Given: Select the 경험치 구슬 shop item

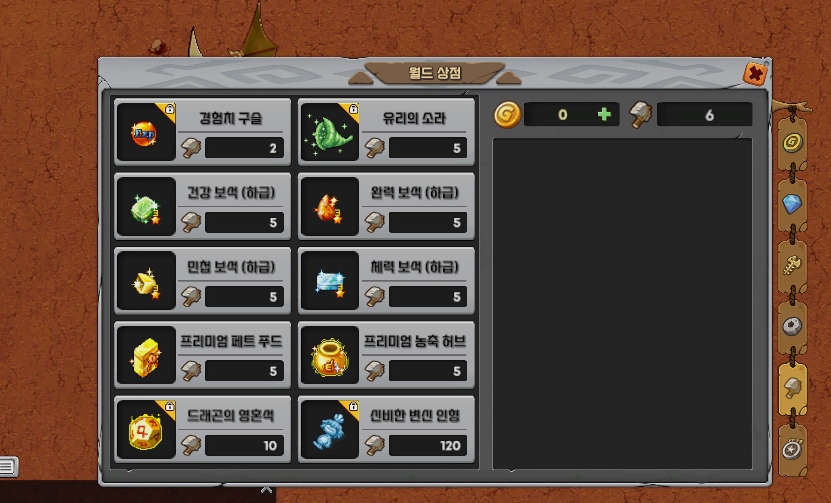Looking at the screenshot, I should (202, 130).
